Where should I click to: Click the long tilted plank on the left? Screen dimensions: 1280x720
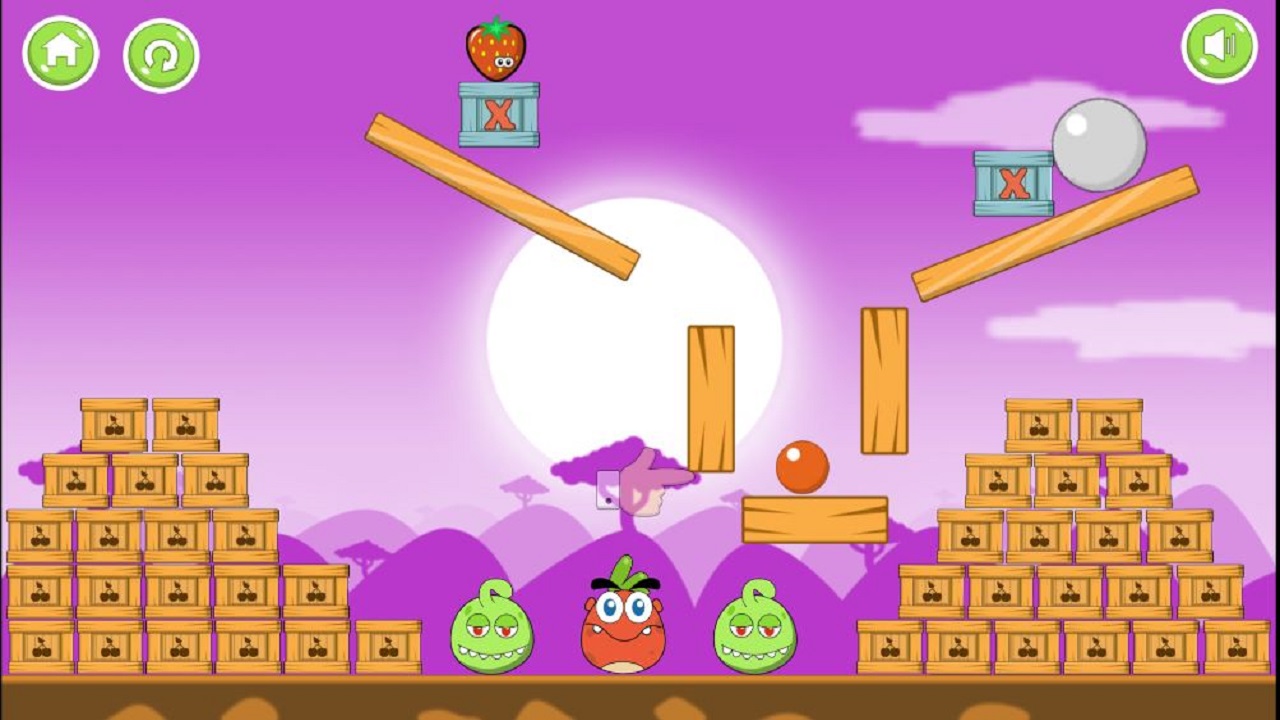tap(500, 195)
